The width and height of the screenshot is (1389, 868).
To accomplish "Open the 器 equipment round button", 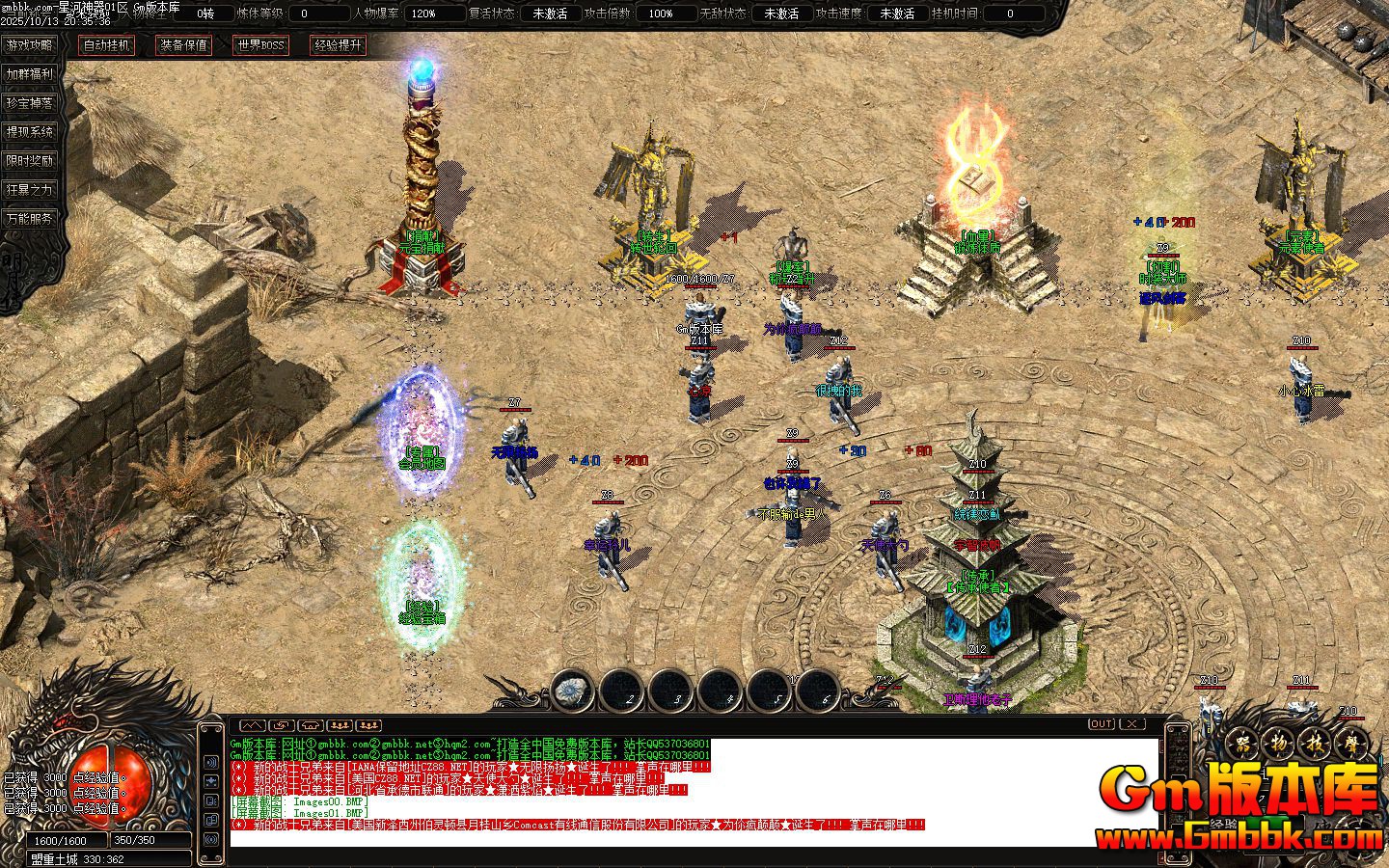I will pos(1243,745).
